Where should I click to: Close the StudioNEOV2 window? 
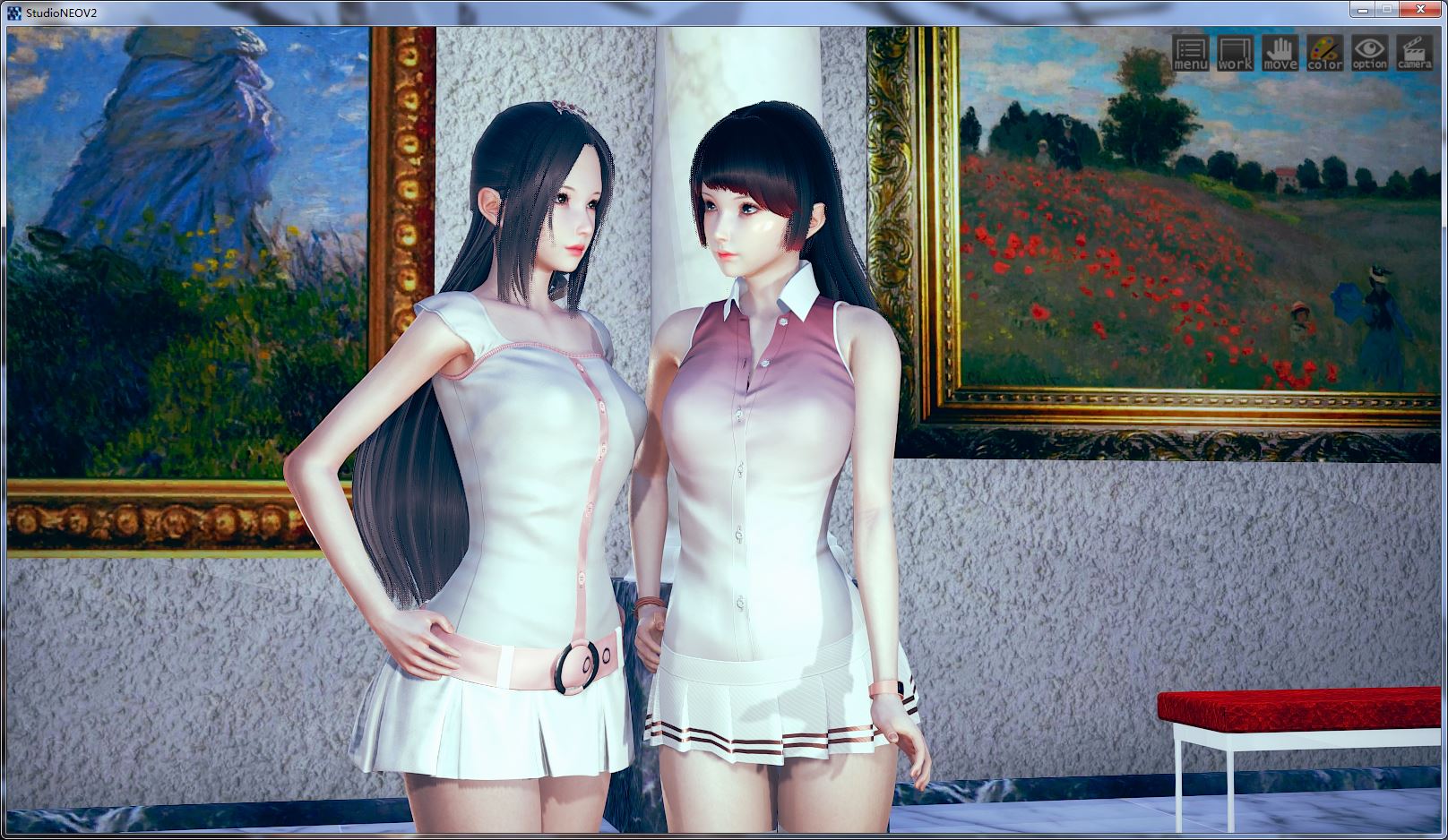(1420, 9)
